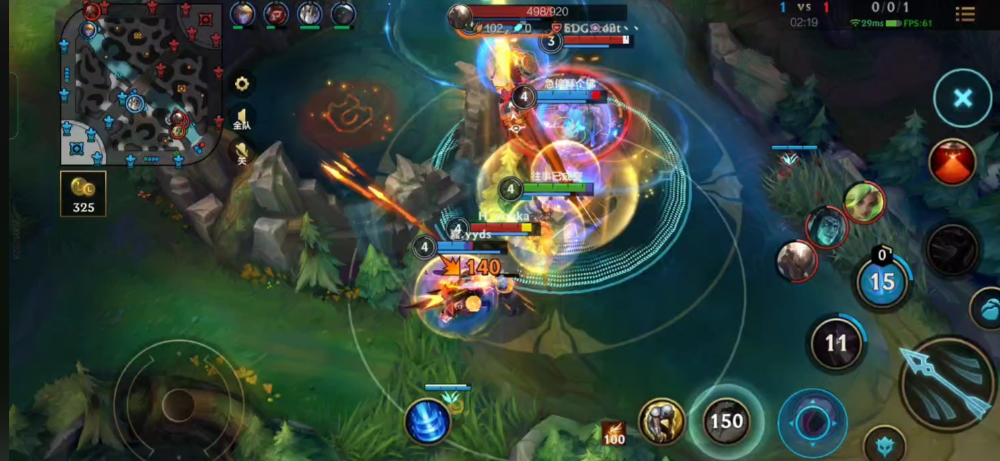This screenshot has height=461, width=1000.
Task: Open the shop via the 325 gold button
Action: [x=83, y=193]
